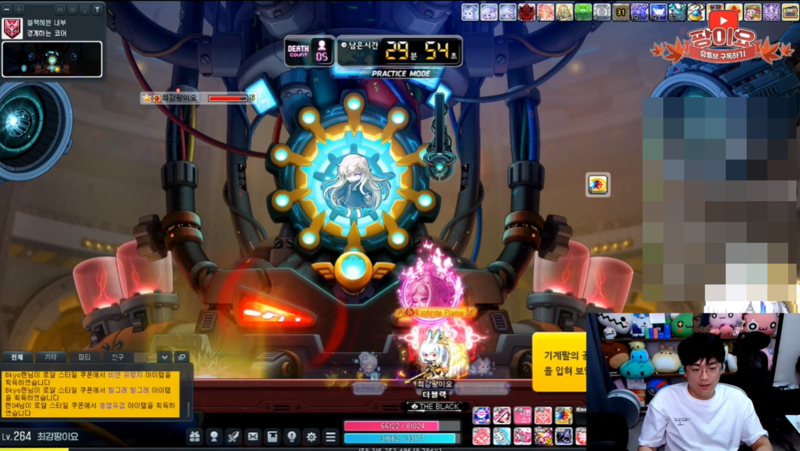800x451 pixels.
Task: Open the chat tab dropdown arrow
Action: 165,357
